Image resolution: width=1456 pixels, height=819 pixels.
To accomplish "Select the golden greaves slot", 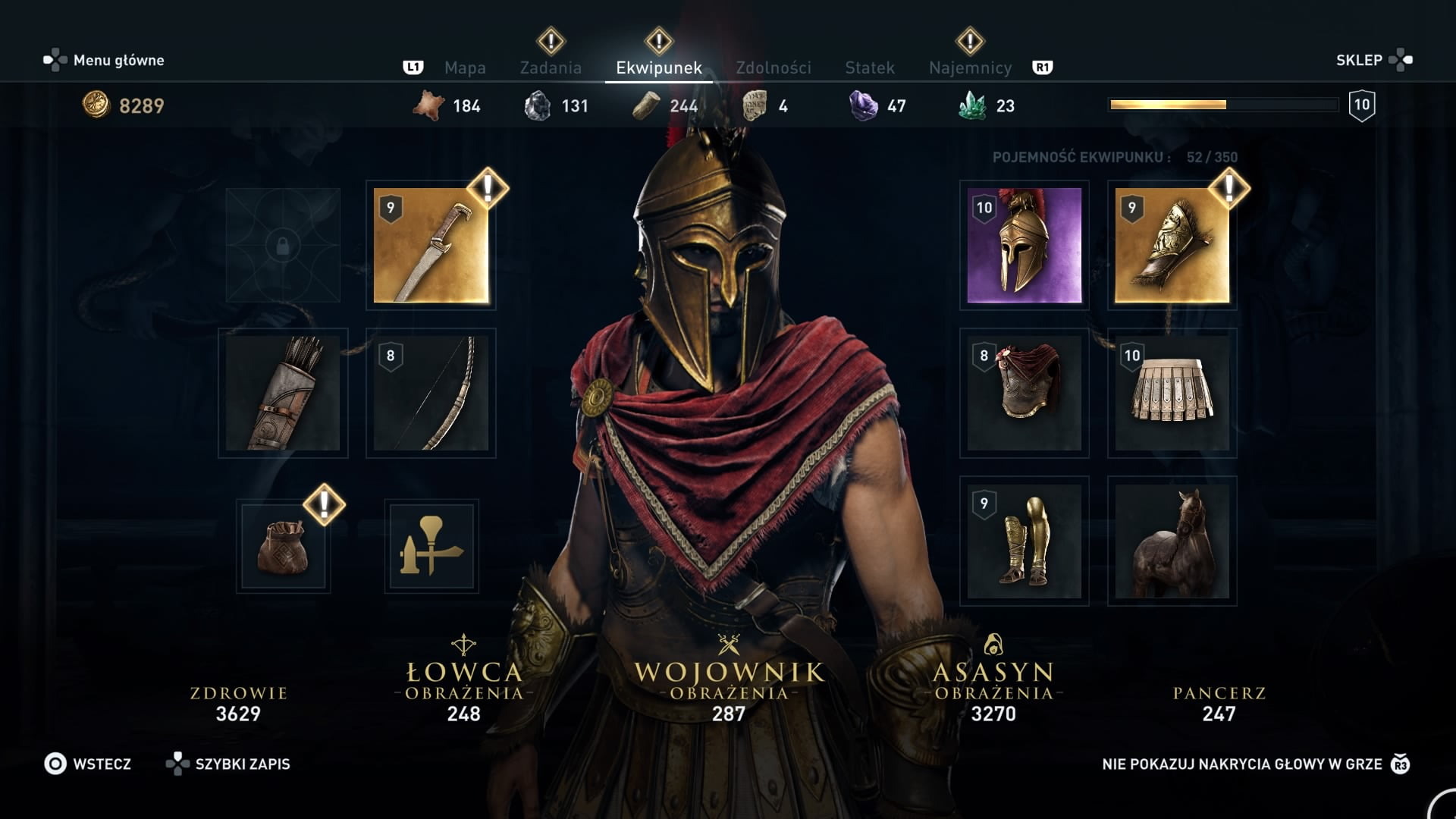I will pos(1024,541).
